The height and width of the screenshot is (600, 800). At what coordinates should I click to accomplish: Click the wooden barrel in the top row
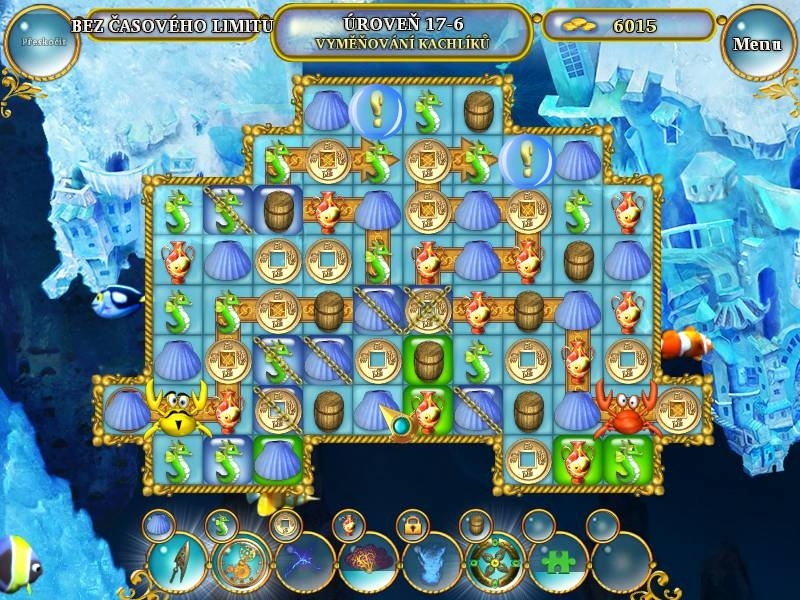pos(479,109)
